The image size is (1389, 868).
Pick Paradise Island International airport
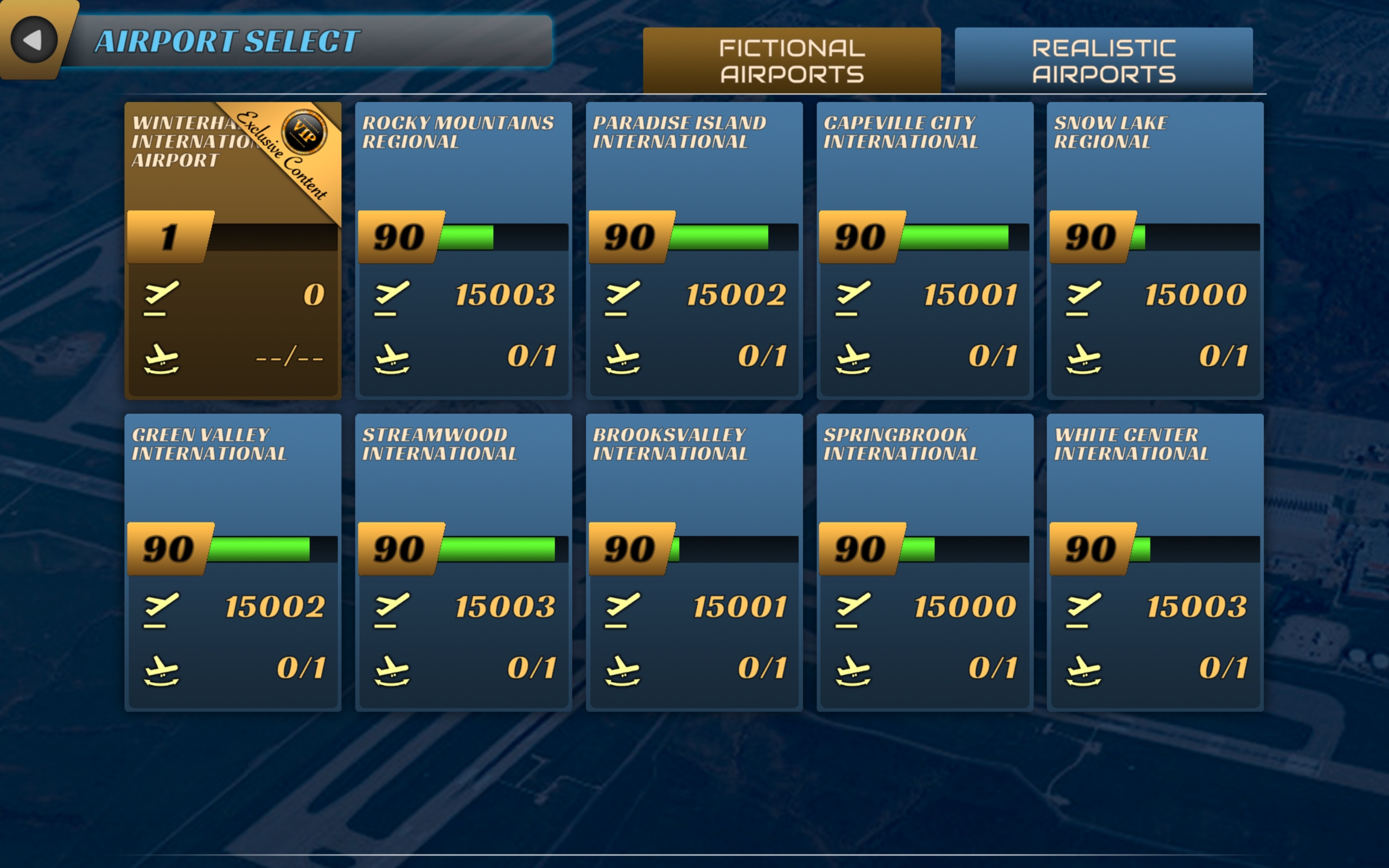[694, 251]
